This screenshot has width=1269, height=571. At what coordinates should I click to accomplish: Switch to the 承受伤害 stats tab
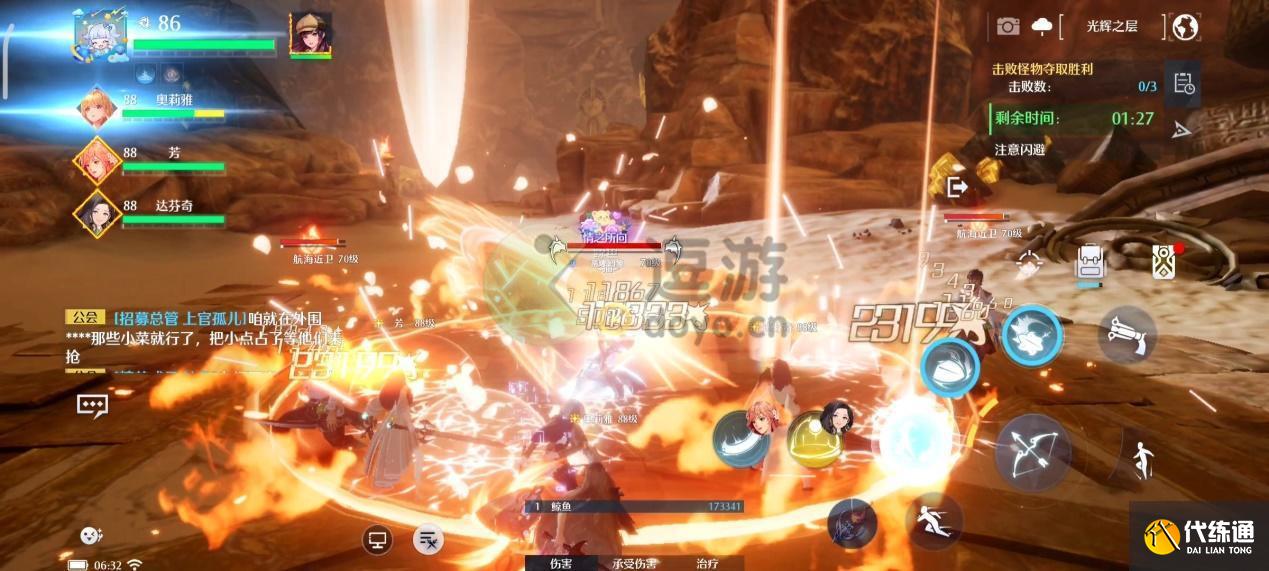[635, 563]
